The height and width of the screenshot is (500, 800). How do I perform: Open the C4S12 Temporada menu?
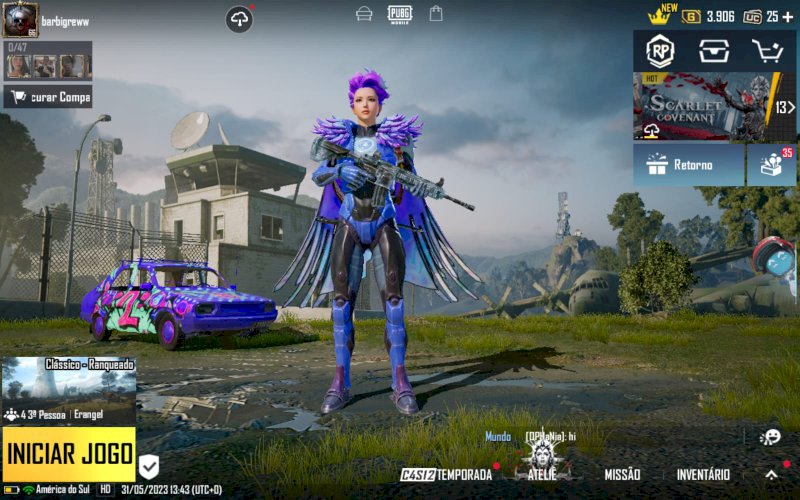click(x=447, y=474)
